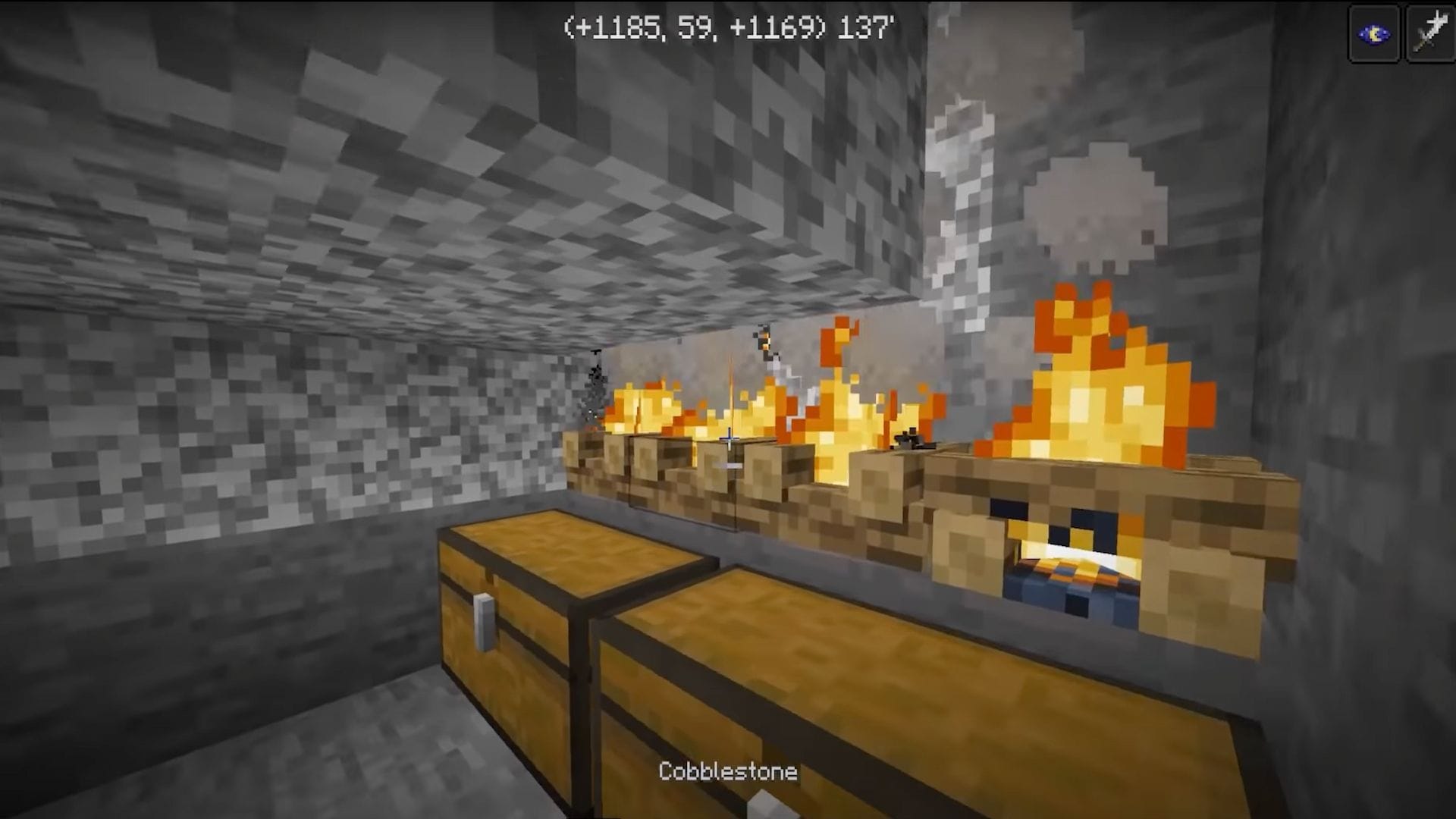
Task: Click the moon-eye overlay icon top-right
Action: [1374, 31]
